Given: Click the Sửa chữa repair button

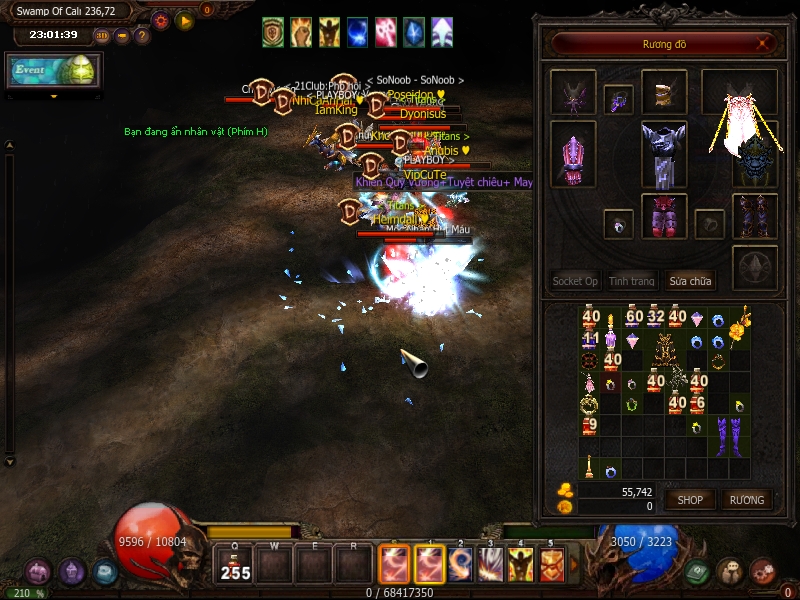Looking at the screenshot, I should point(692,281).
